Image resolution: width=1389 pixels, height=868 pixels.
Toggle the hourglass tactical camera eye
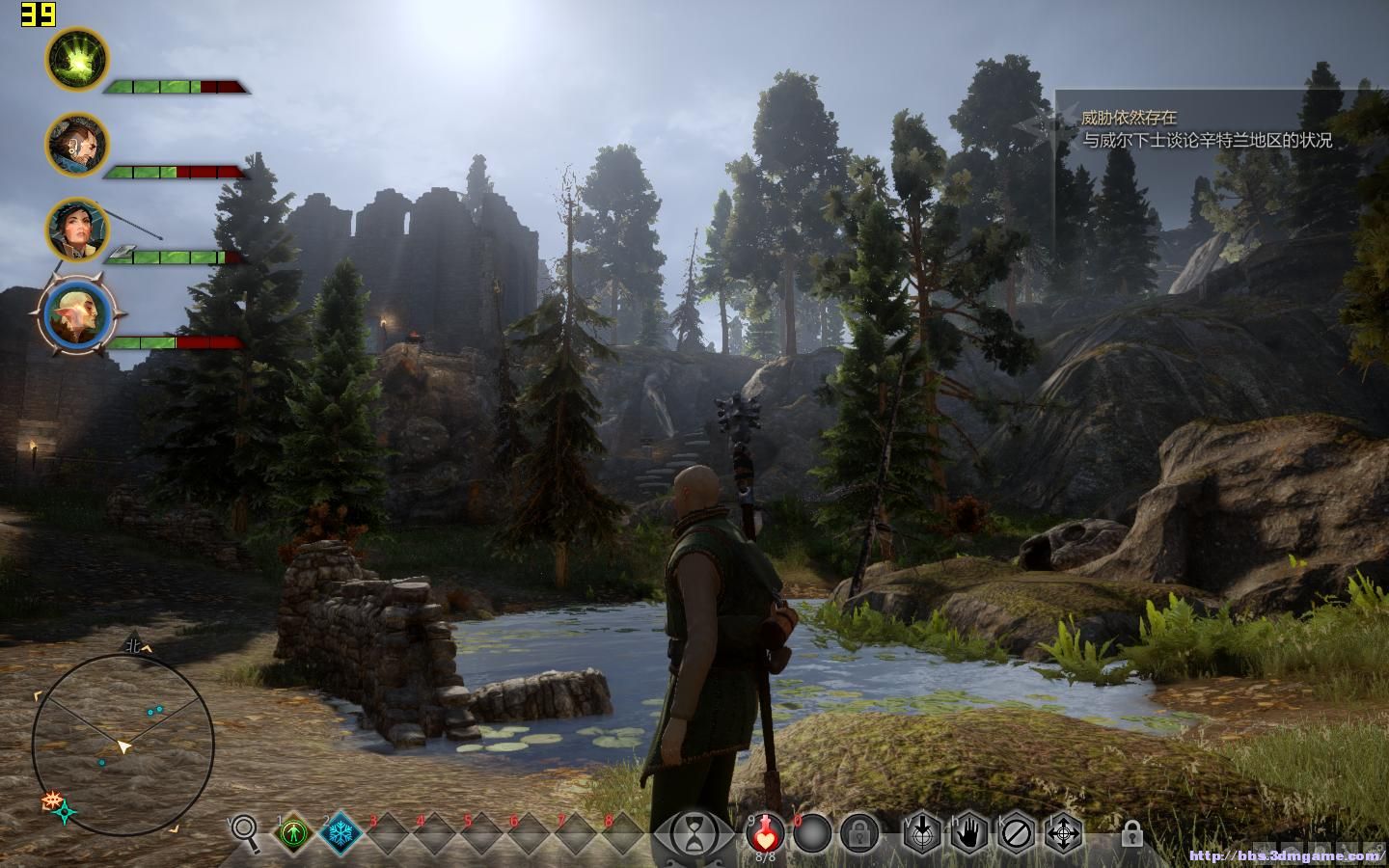692,830
